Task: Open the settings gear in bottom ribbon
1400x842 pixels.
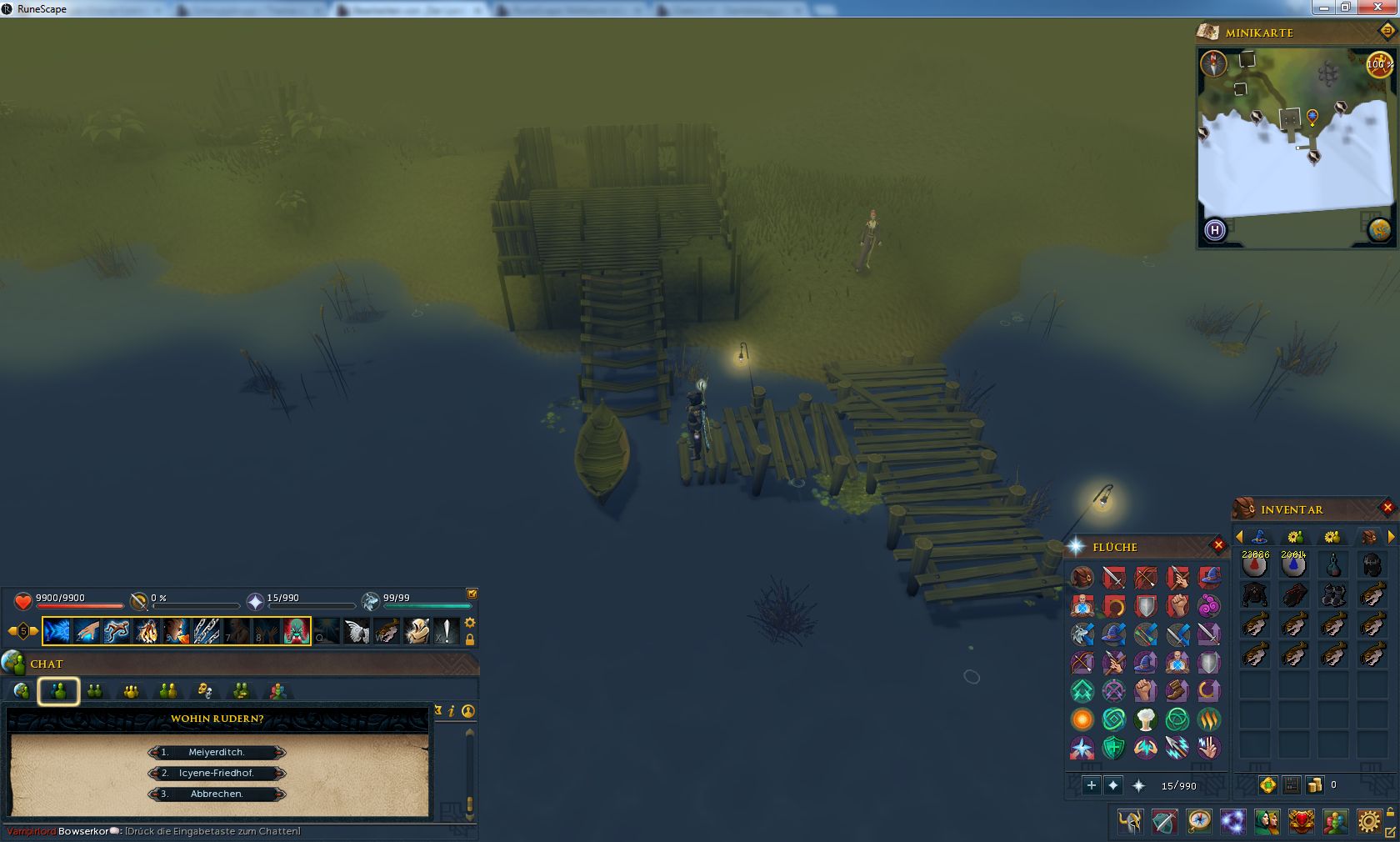Action: point(1368,822)
